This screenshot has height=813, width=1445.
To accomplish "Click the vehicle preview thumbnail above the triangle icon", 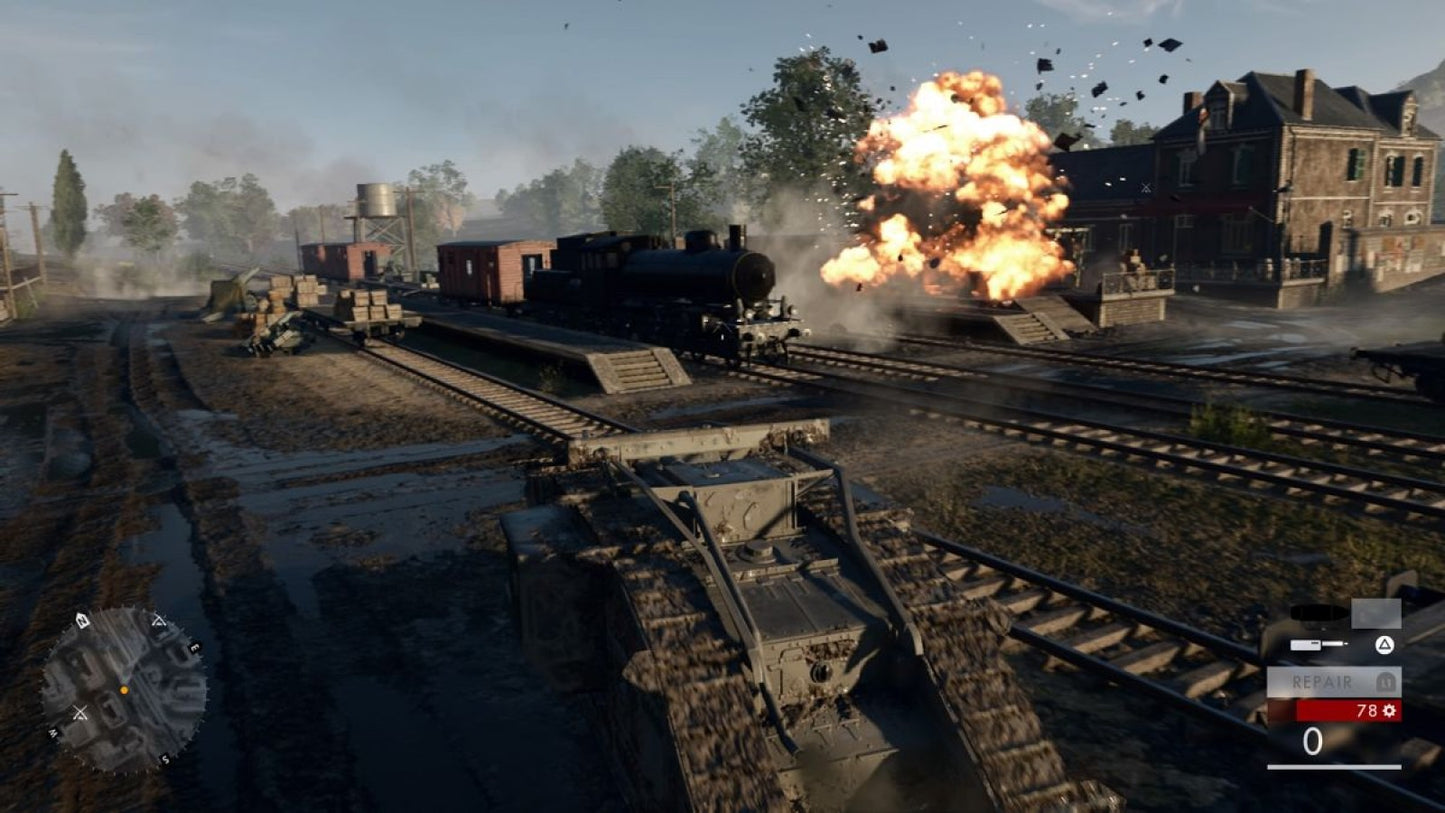I will pos(1376,613).
